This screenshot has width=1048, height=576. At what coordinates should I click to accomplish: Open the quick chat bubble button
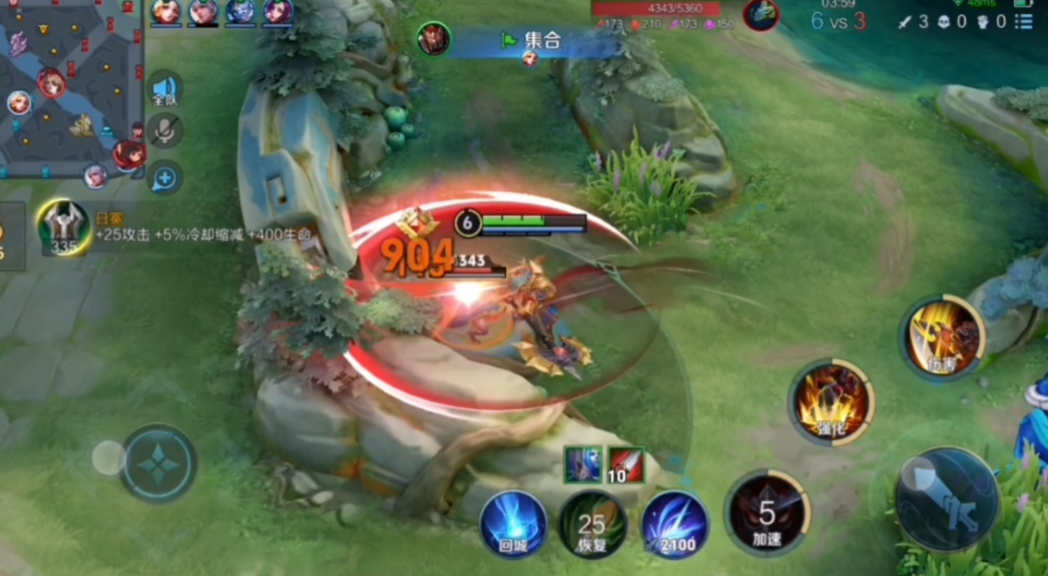pos(165,178)
